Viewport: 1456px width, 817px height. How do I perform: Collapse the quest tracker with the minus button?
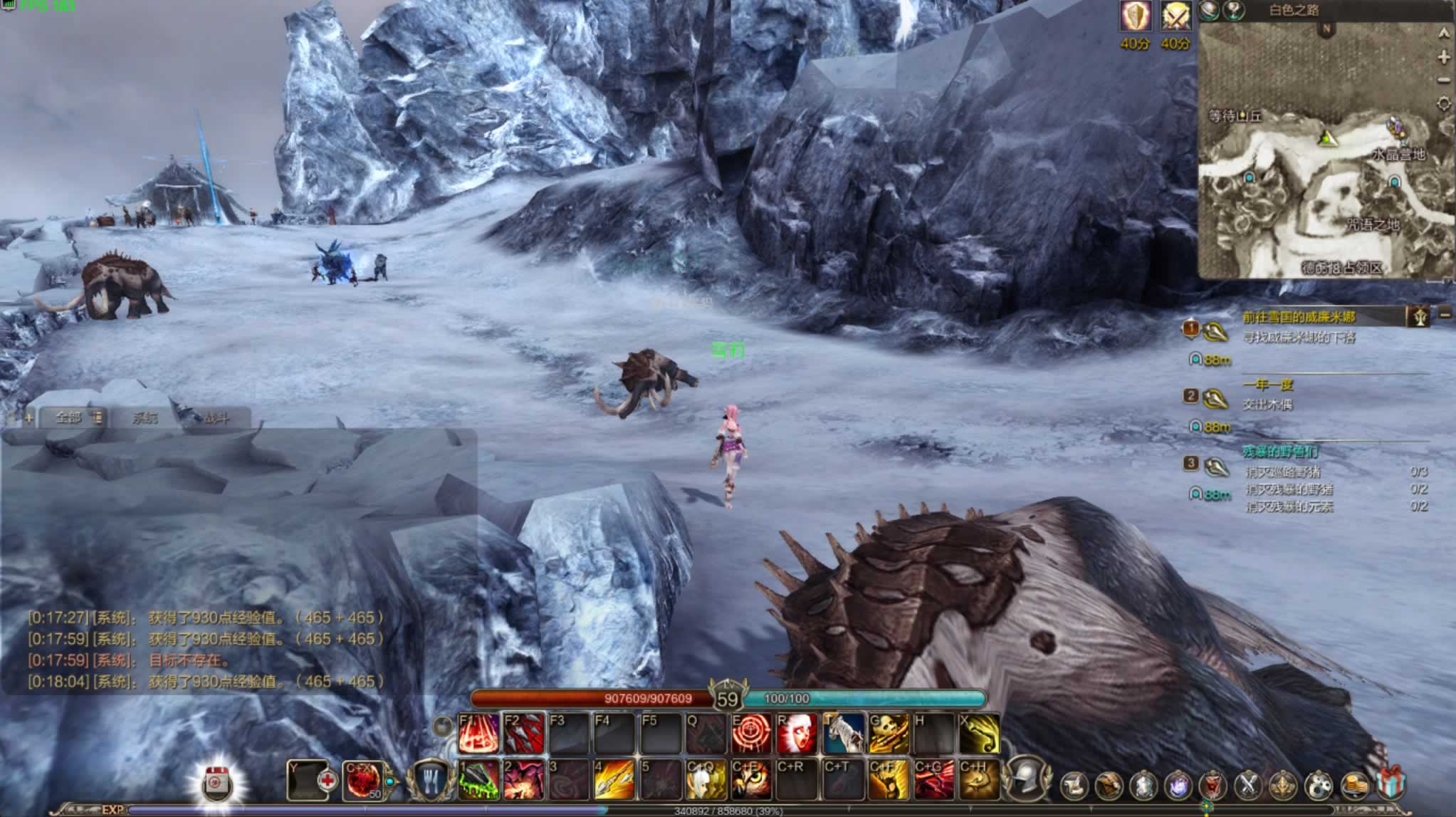click(1445, 313)
